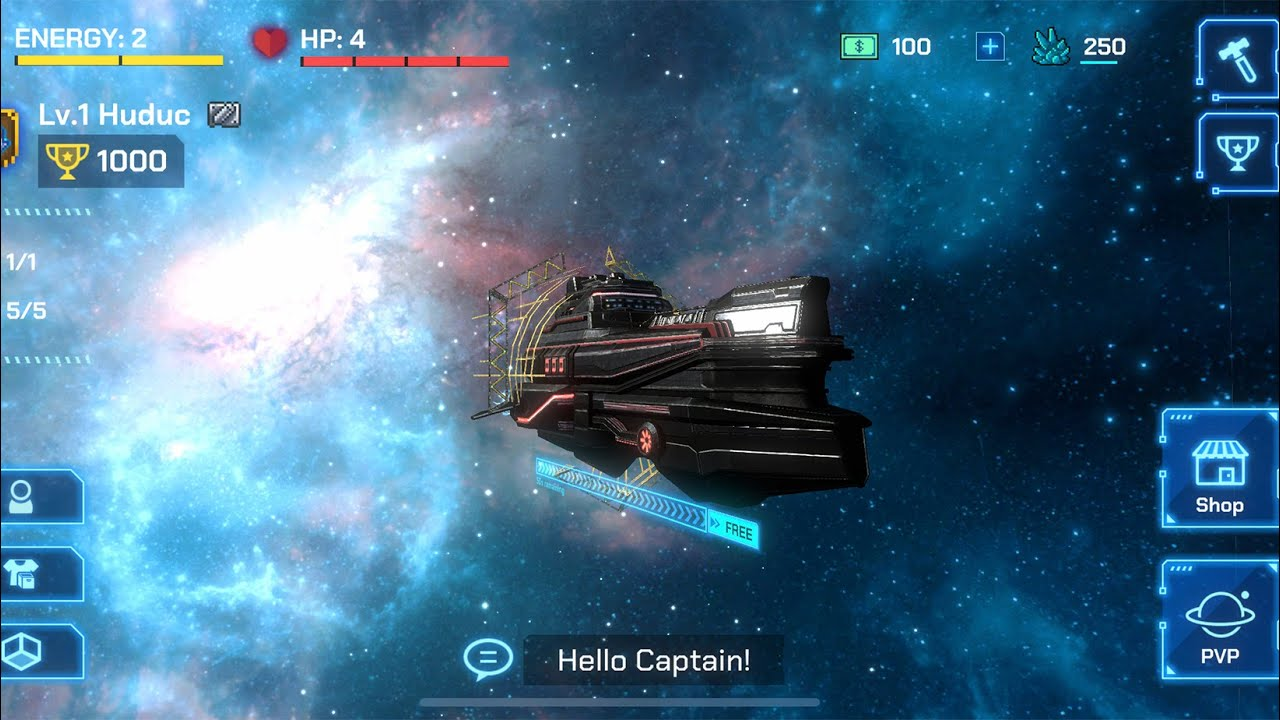Open the Shop menu
The width and height of the screenshot is (1280, 720).
(x=1219, y=470)
